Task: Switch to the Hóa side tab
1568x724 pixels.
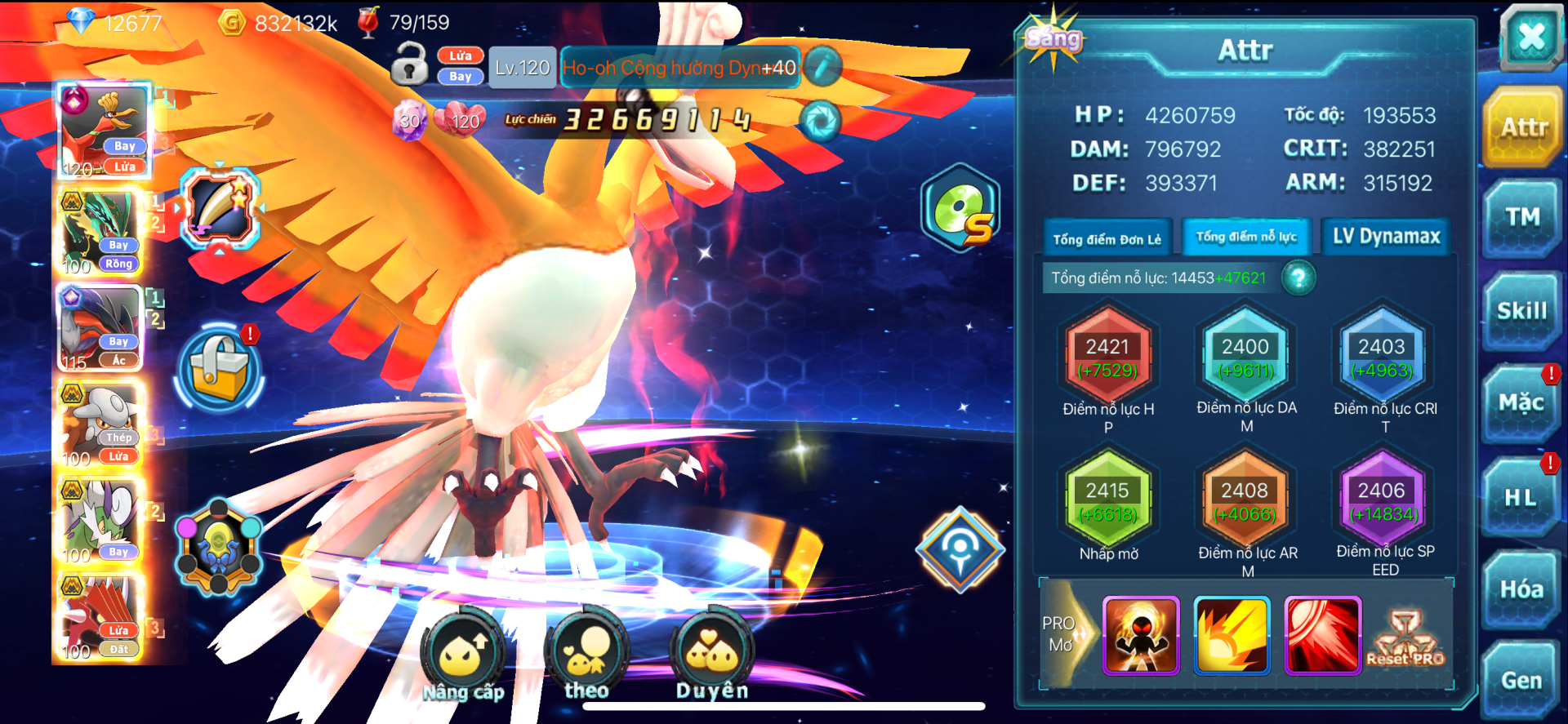Action: pyautogui.click(x=1521, y=589)
